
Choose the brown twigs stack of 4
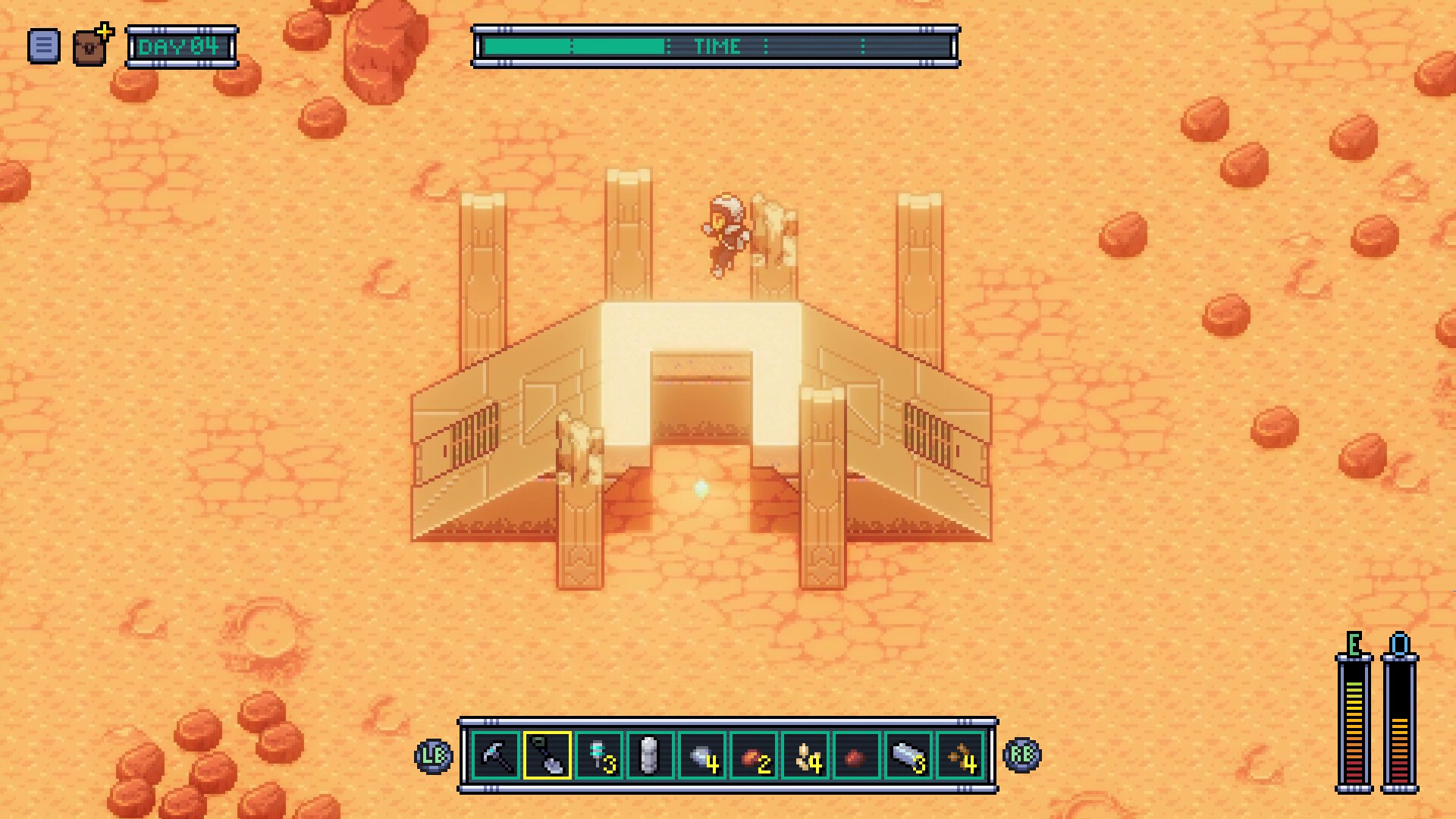point(960,755)
